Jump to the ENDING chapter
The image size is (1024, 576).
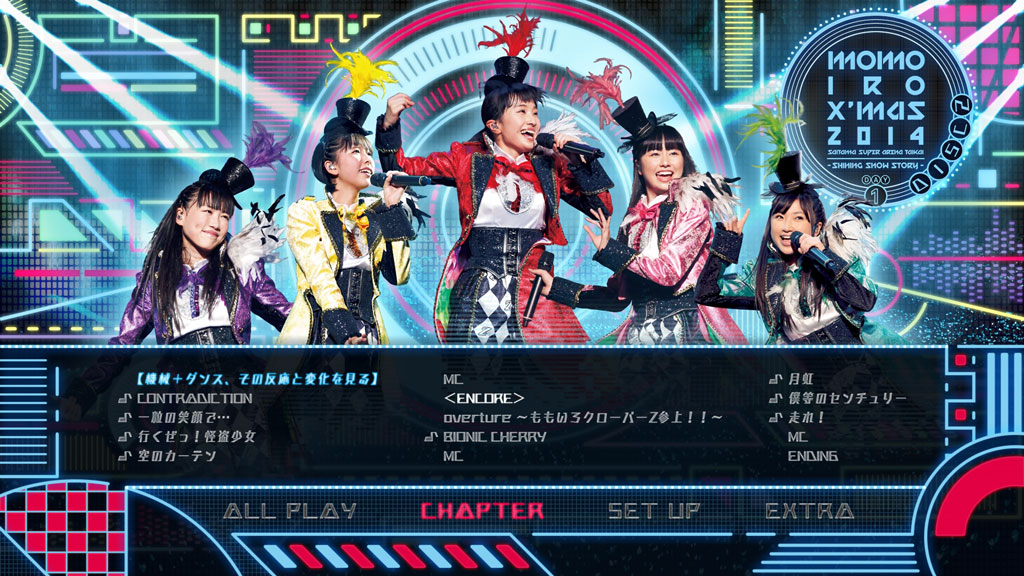point(813,456)
